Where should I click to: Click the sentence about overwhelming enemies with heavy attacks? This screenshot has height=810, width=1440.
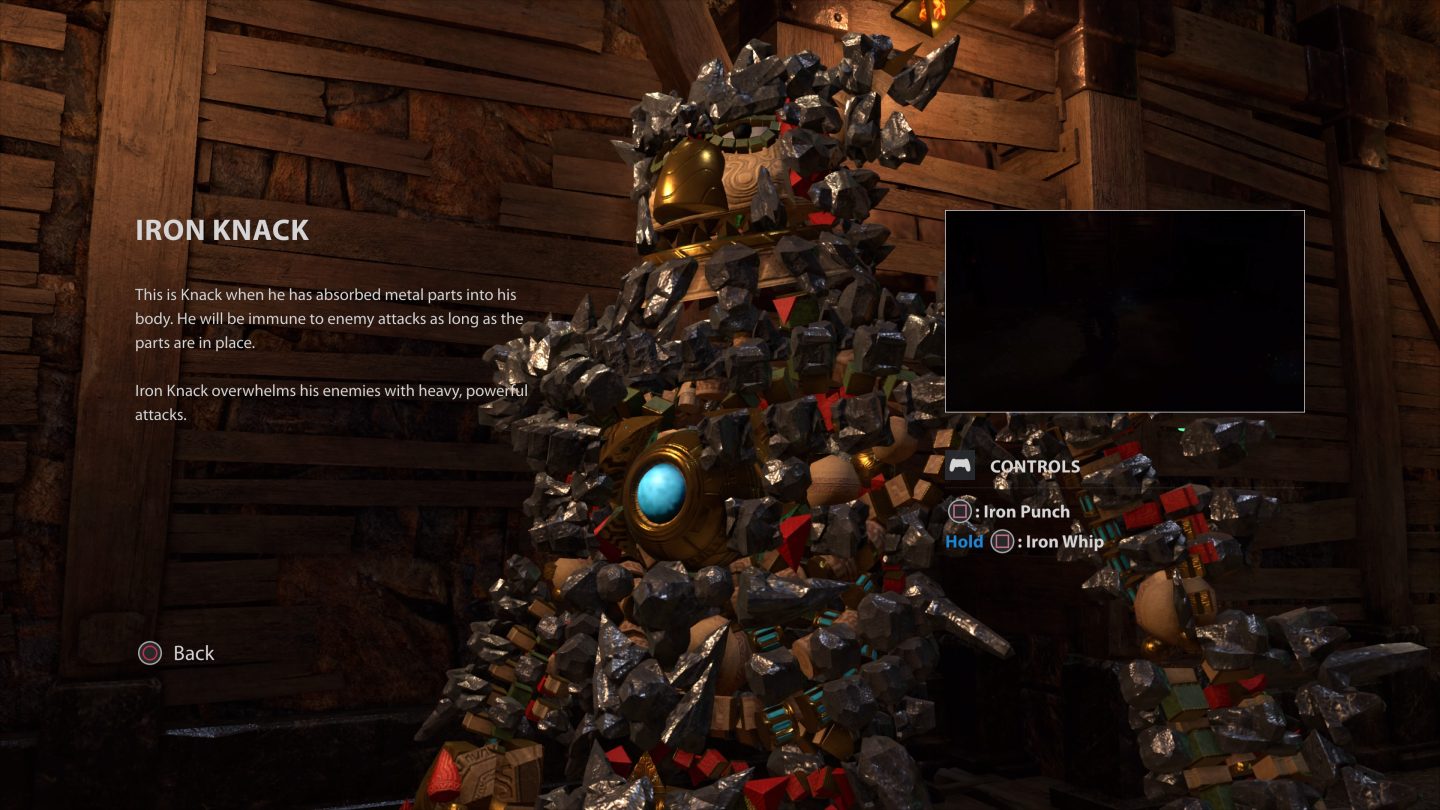pyautogui.click(x=330, y=401)
